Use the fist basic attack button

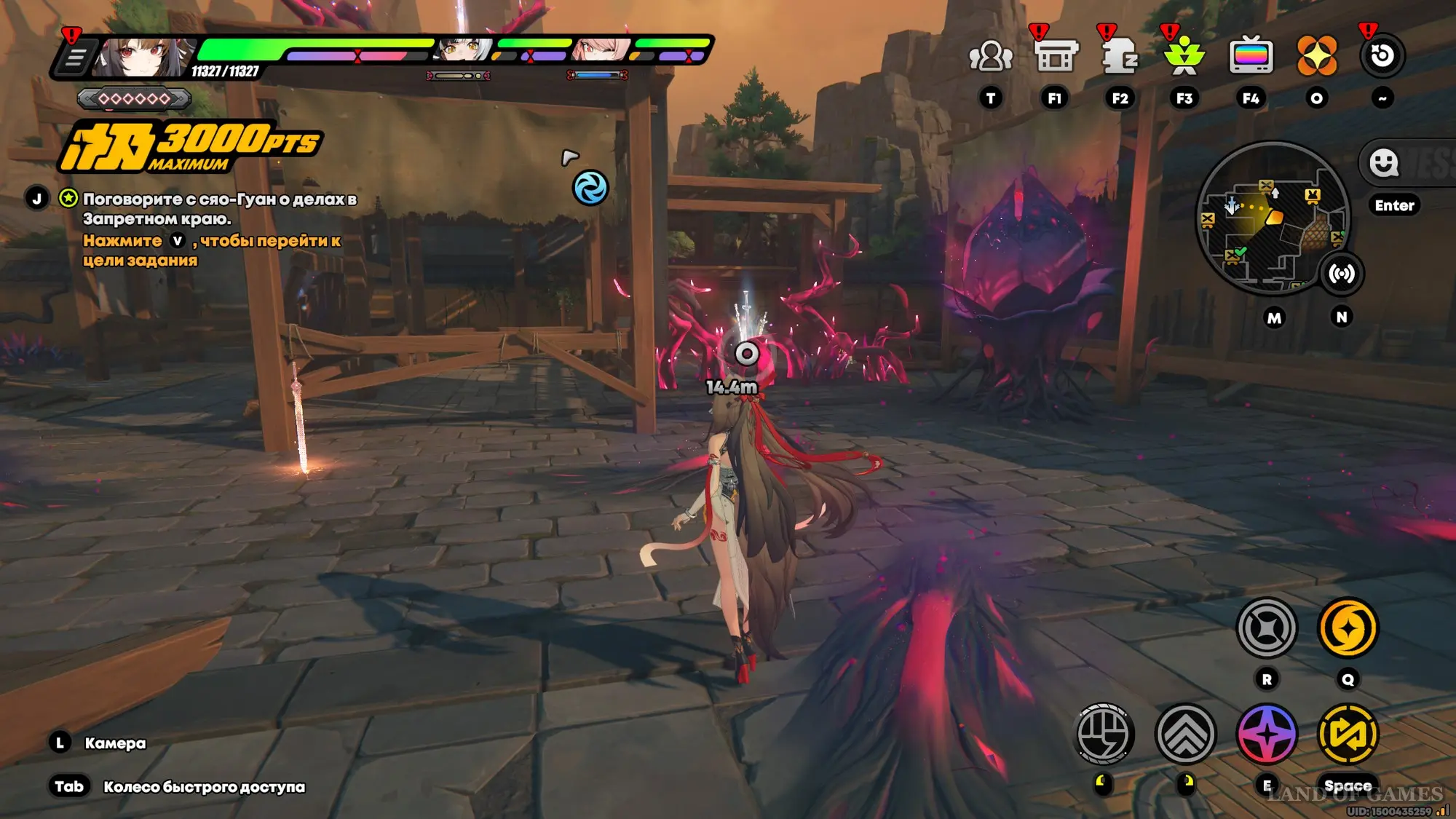pyautogui.click(x=1104, y=734)
